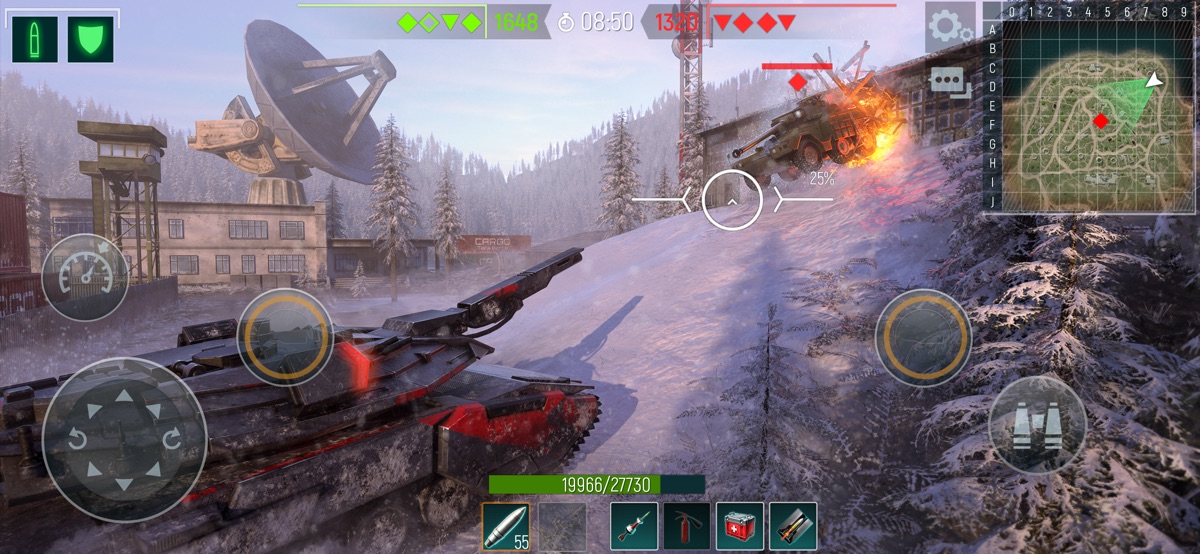Activate the fire extinguisher consumable
The height and width of the screenshot is (554, 1200).
(687, 526)
